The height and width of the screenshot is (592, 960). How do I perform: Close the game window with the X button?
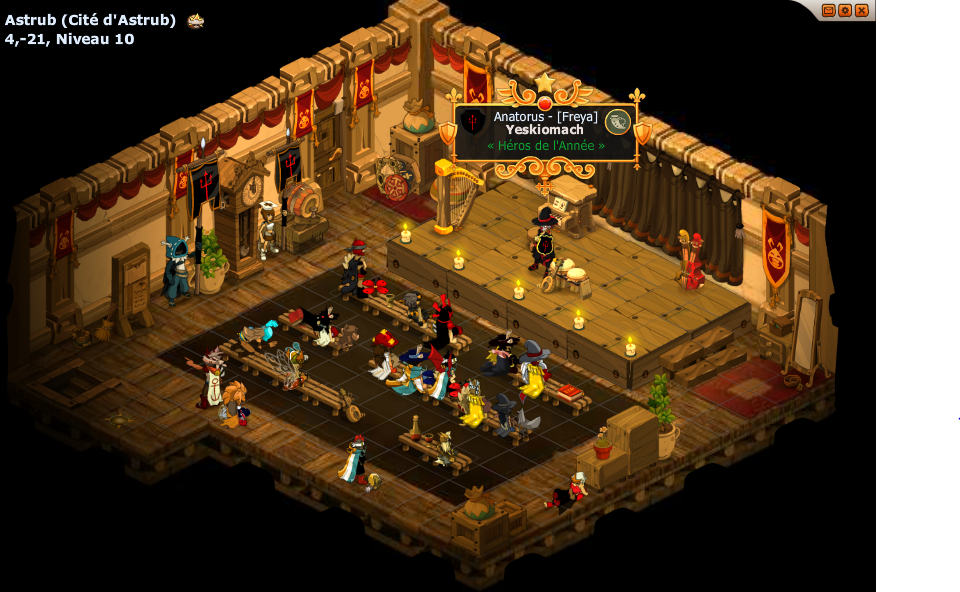pyautogui.click(x=861, y=10)
